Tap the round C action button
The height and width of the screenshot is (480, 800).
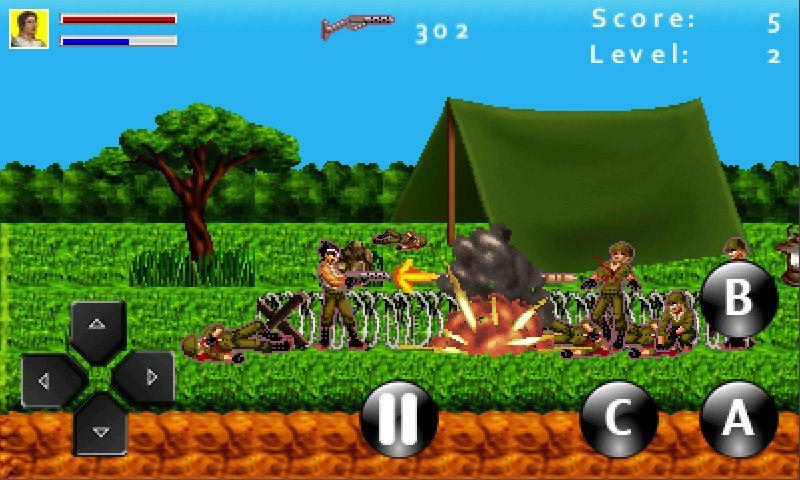click(x=618, y=419)
